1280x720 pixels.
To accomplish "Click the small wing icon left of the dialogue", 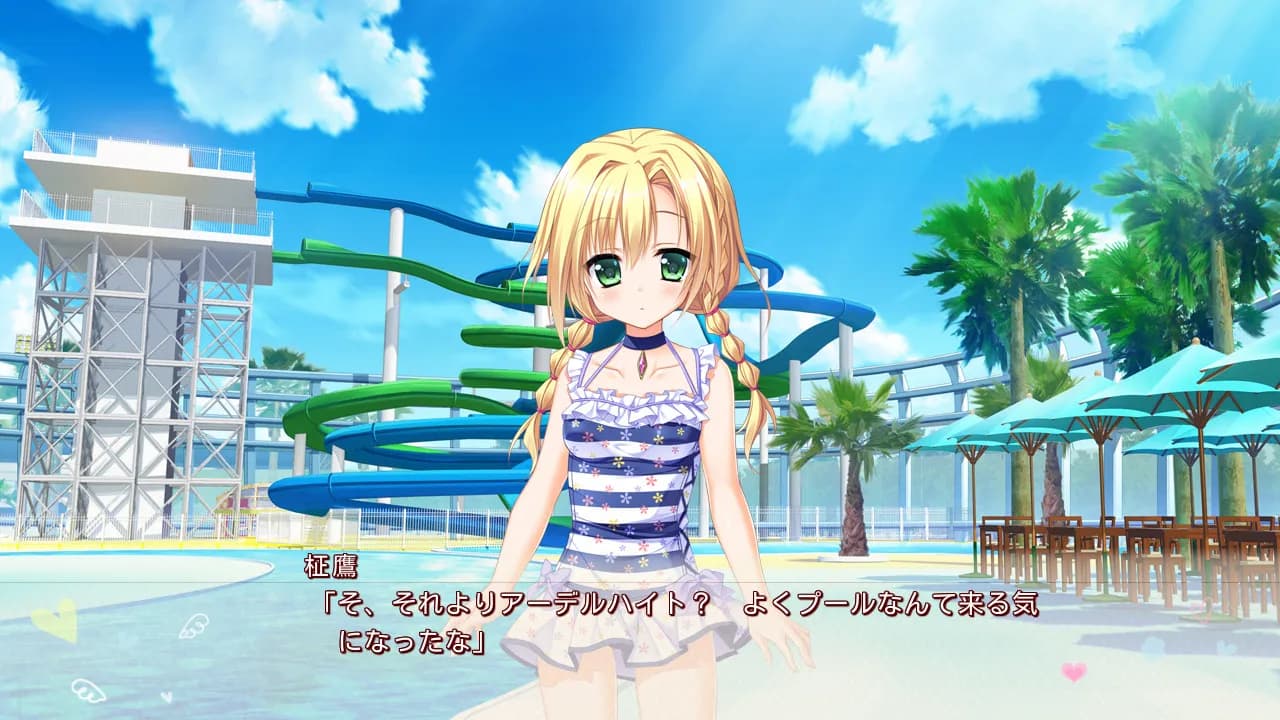I will tap(193, 628).
